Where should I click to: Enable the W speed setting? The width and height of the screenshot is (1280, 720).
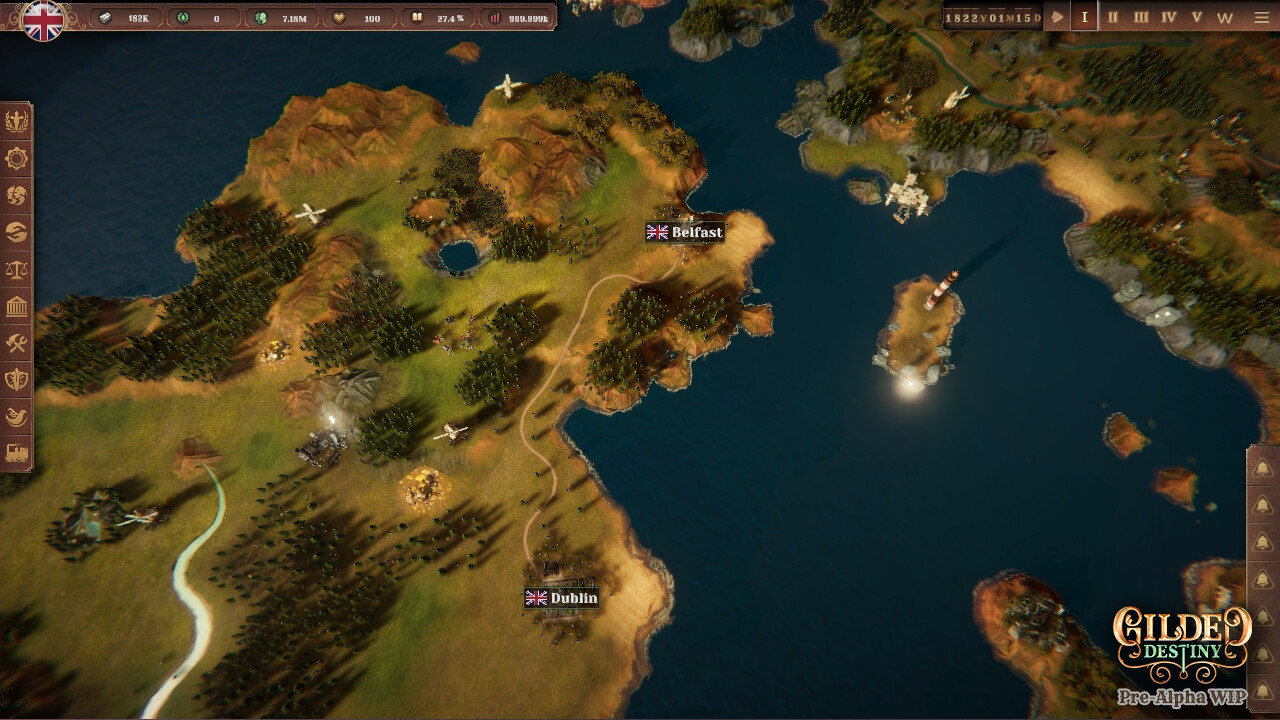1225,16
